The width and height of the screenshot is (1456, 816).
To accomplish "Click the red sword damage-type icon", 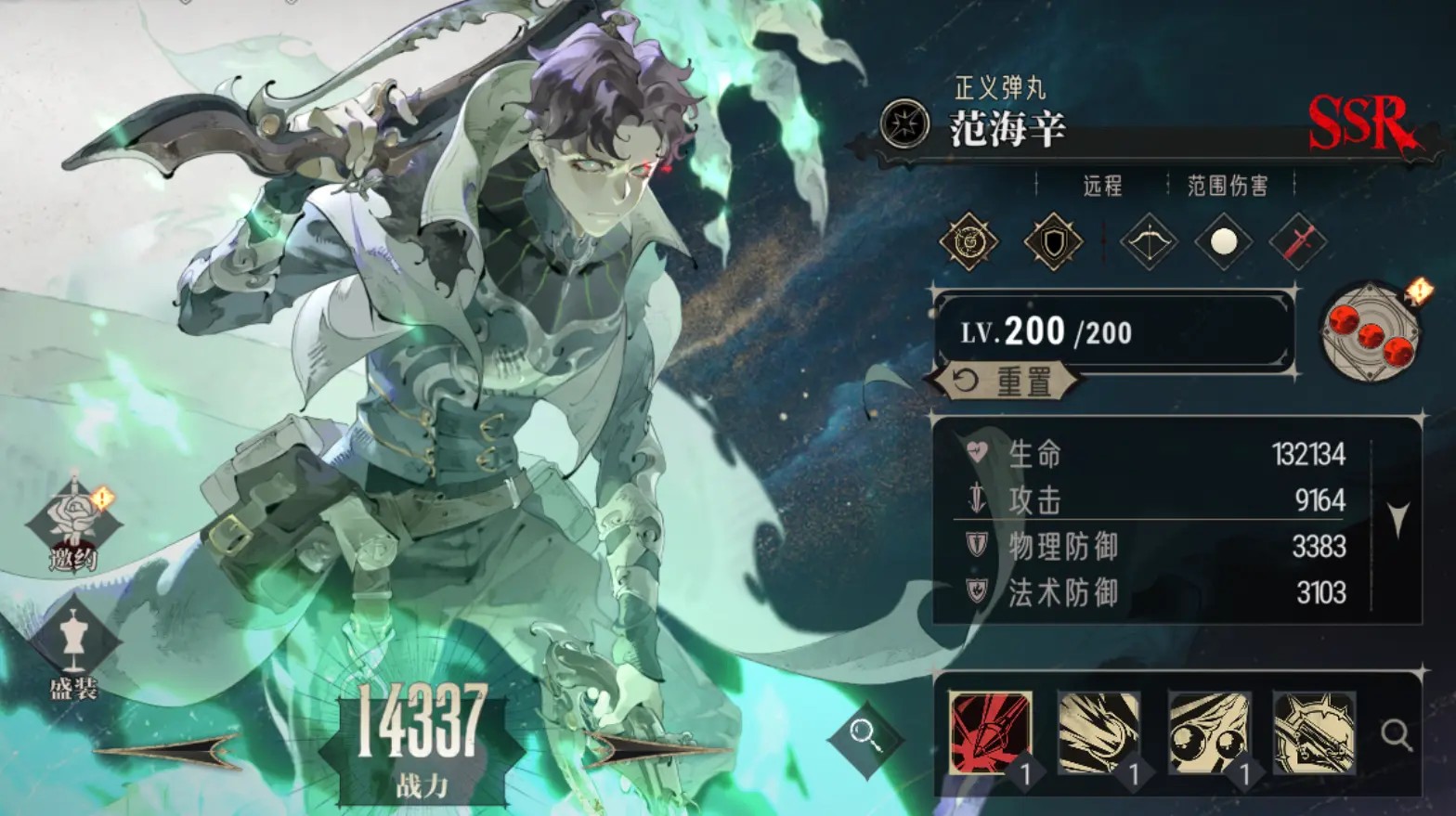I will 1297,242.
